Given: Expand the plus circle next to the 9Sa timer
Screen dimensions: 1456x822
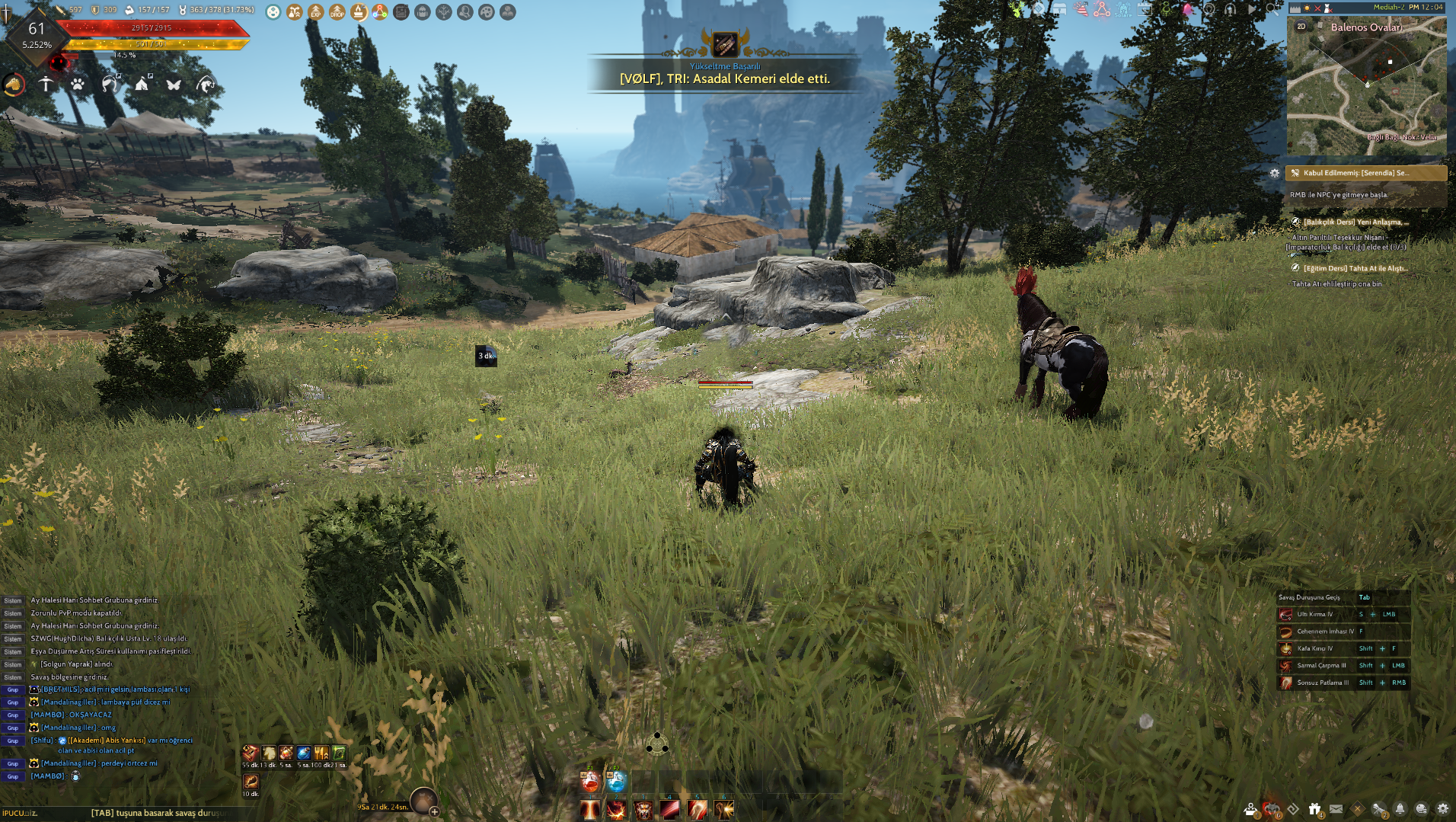Looking at the screenshot, I should (x=435, y=812).
